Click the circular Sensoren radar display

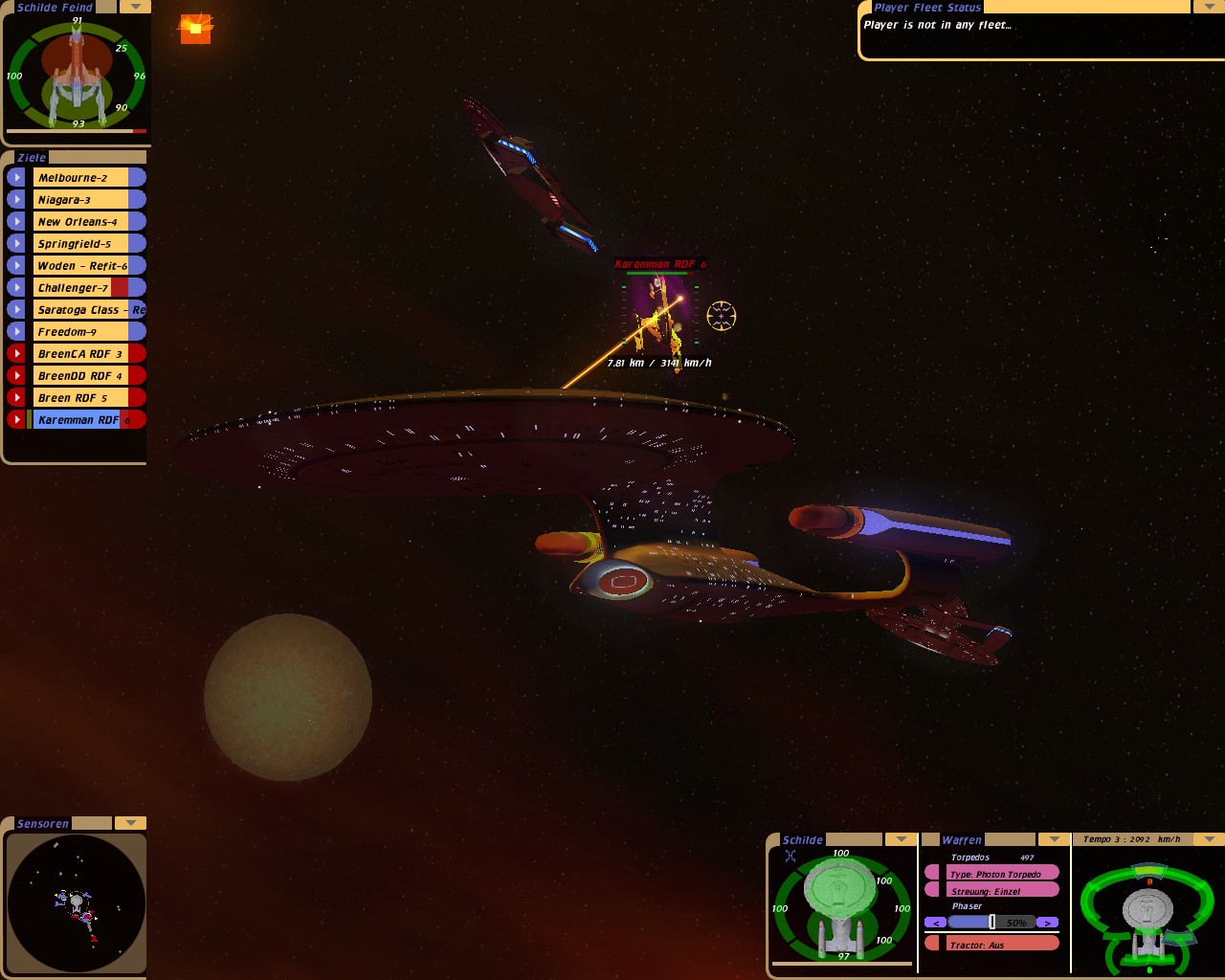(x=77, y=902)
